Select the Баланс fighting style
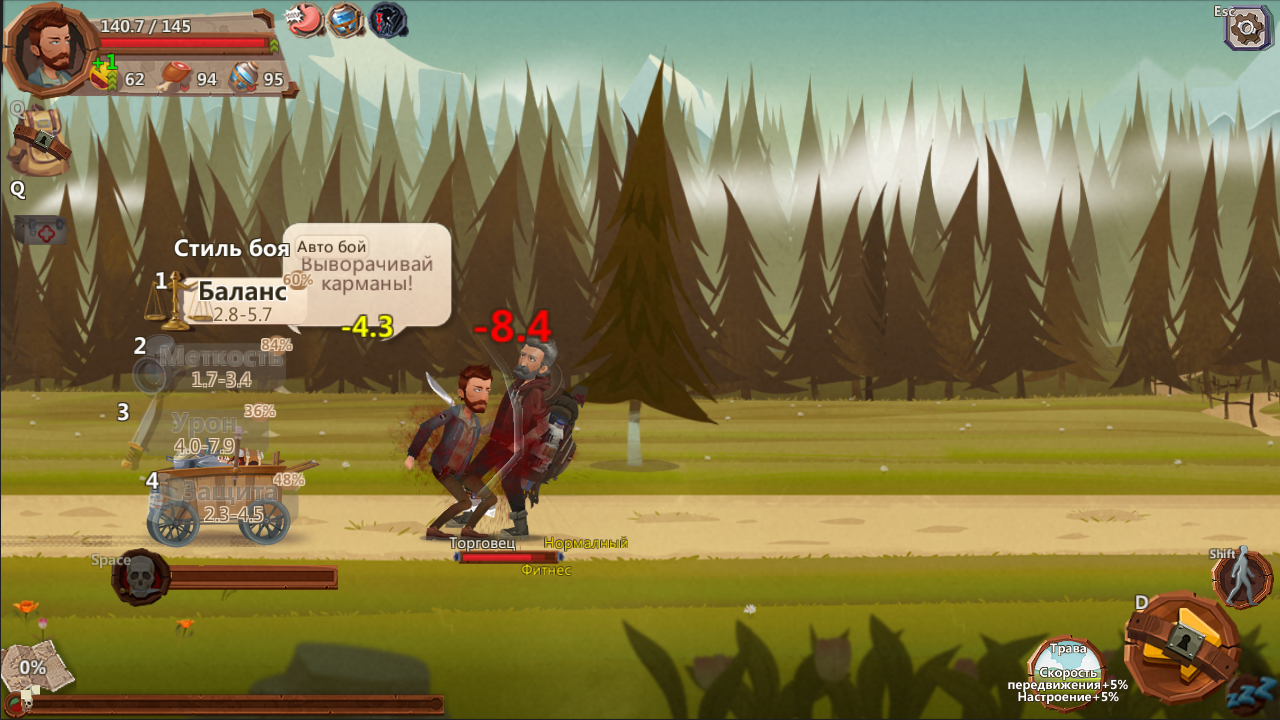The height and width of the screenshot is (720, 1280). tap(241, 292)
